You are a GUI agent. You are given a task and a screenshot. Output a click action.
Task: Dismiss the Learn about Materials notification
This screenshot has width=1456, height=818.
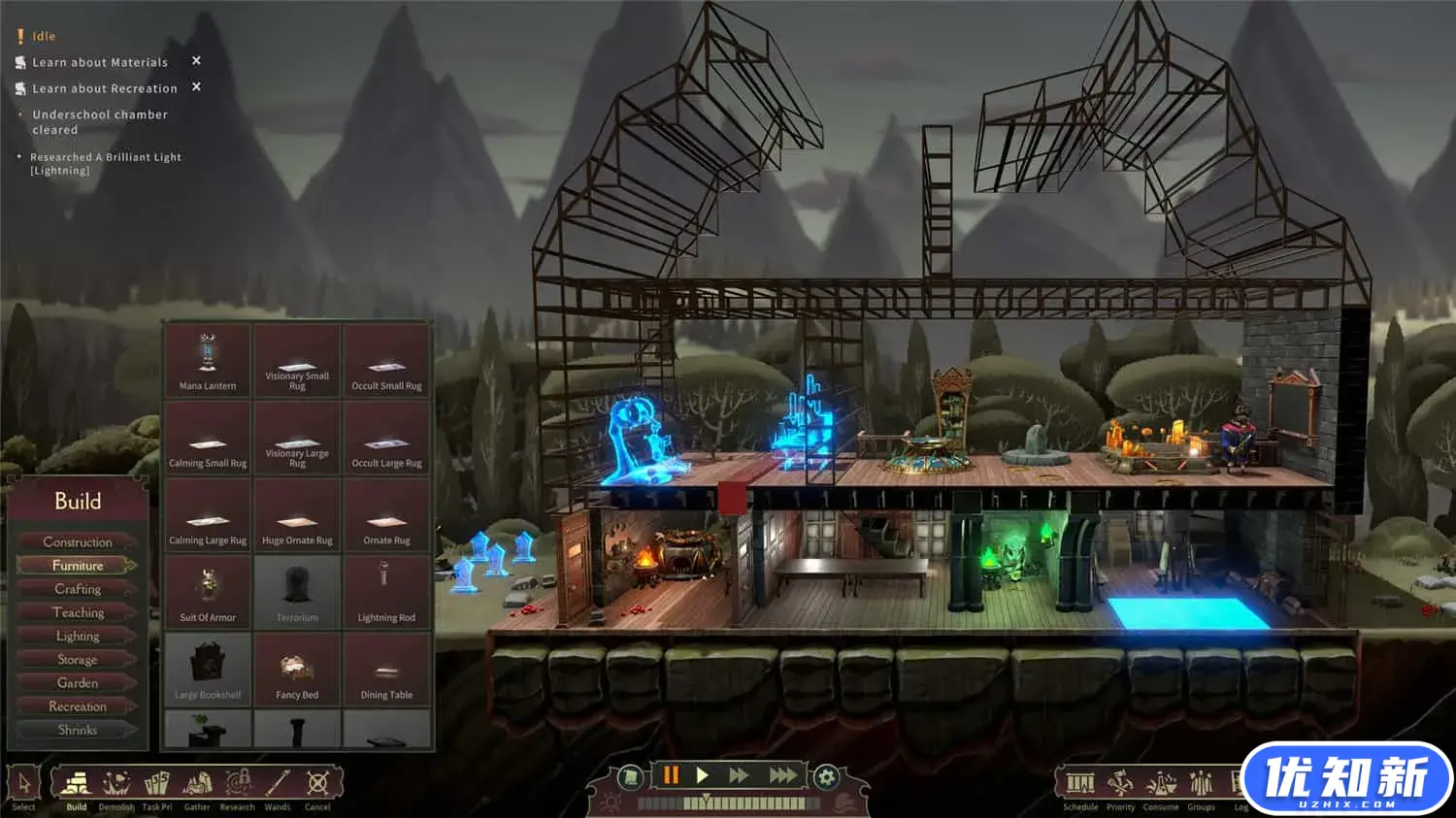click(196, 61)
